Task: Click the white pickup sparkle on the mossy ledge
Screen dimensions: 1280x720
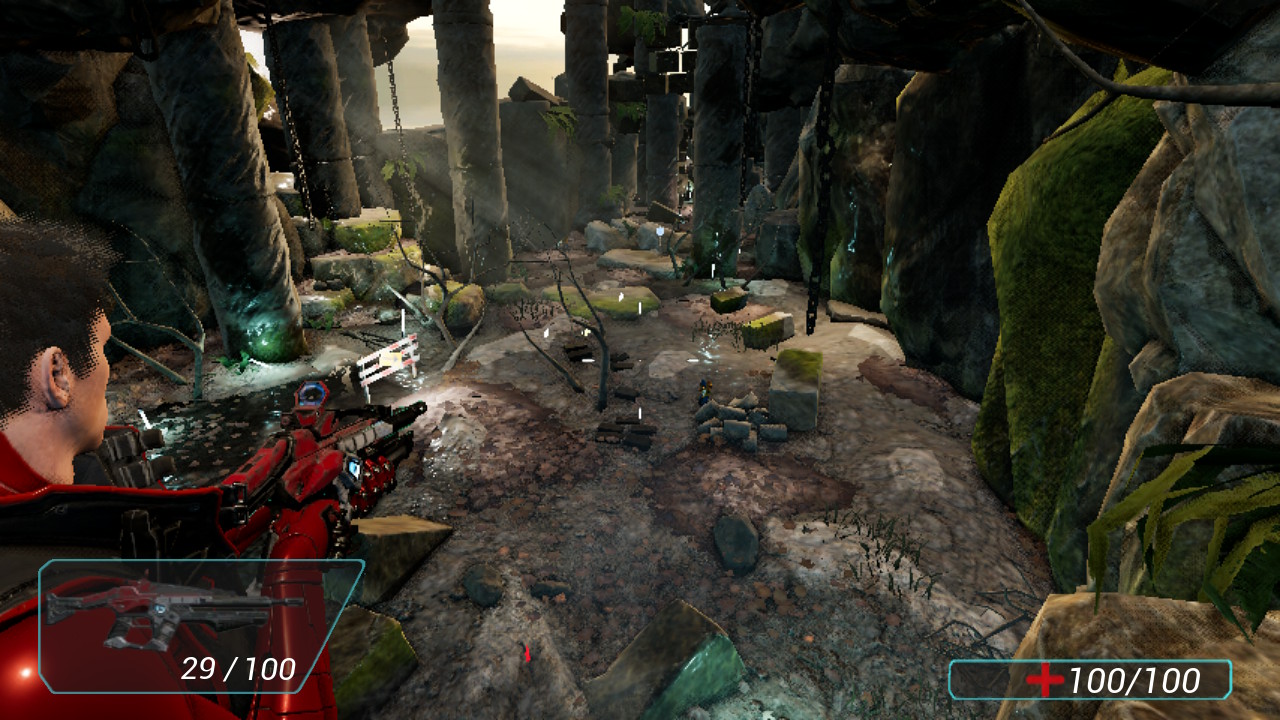Action: point(620,297)
